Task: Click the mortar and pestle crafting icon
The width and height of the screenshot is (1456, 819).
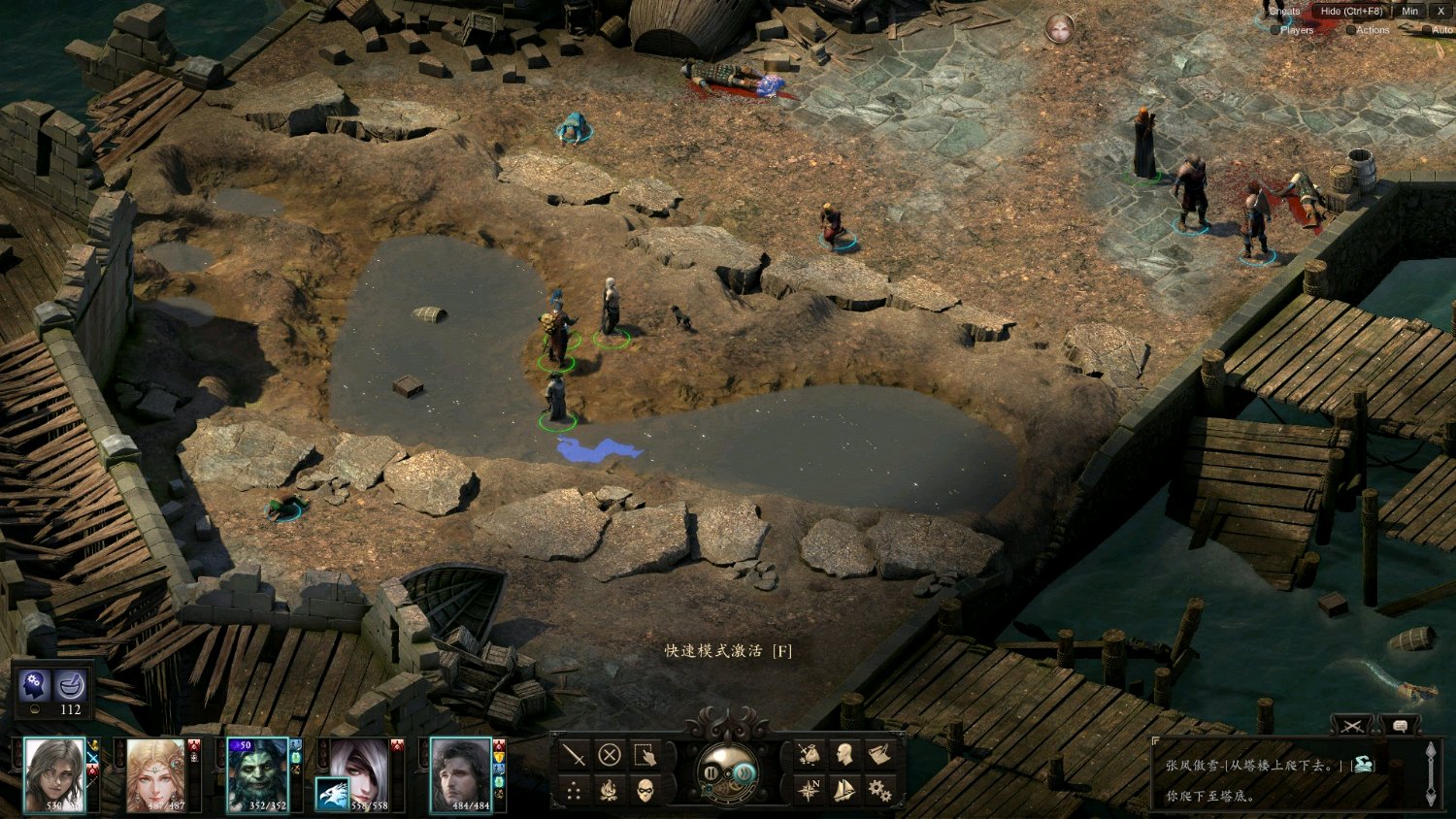Action: 71,686
